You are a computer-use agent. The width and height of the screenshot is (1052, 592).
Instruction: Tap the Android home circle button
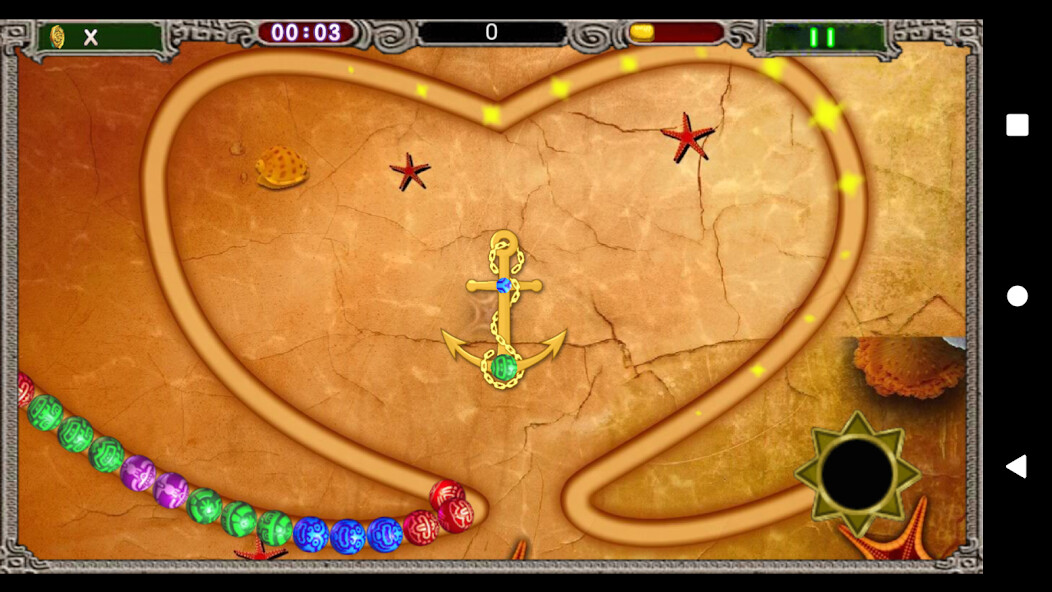[1017, 296]
